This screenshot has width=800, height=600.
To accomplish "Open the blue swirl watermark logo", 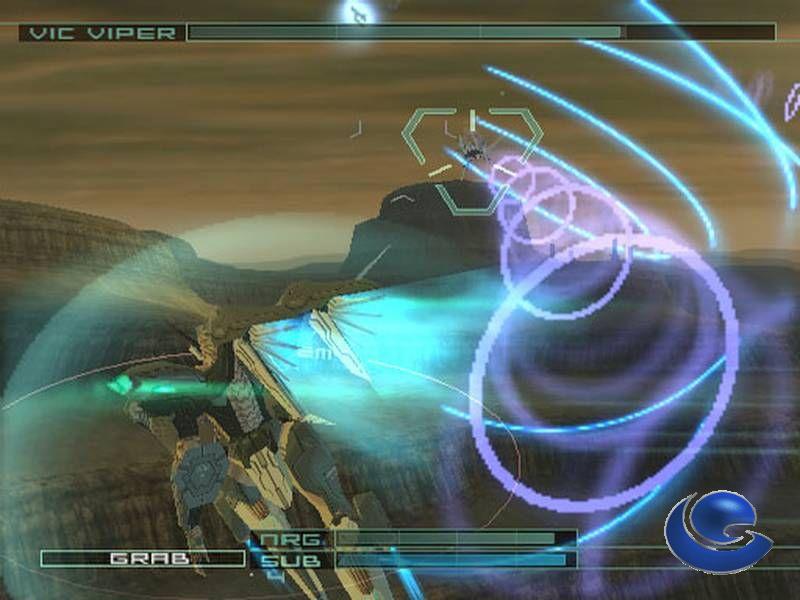I will (x=717, y=533).
